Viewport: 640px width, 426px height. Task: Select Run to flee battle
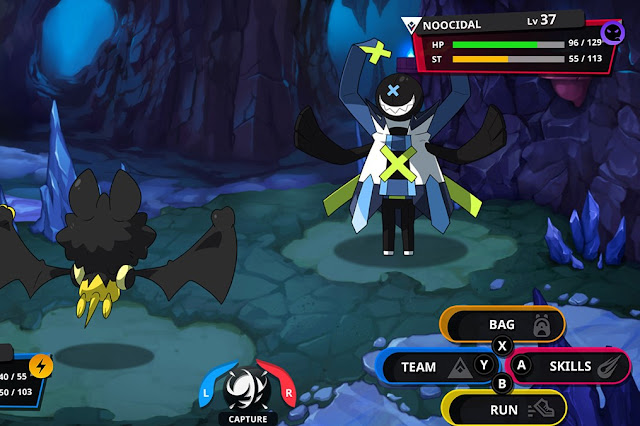pyautogui.click(x=505, y=408)
